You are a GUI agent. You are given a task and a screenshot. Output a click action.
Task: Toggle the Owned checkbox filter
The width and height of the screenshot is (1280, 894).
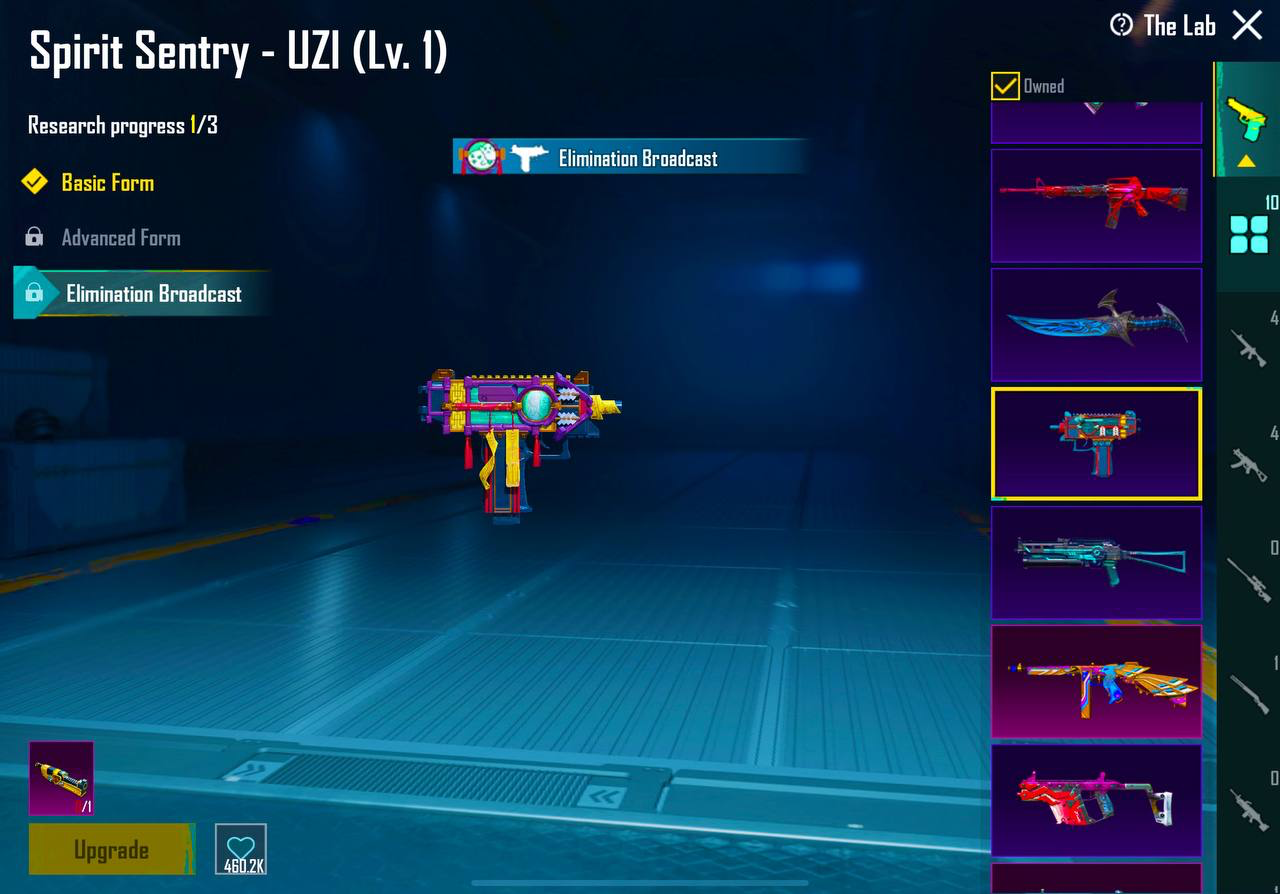1005,86
